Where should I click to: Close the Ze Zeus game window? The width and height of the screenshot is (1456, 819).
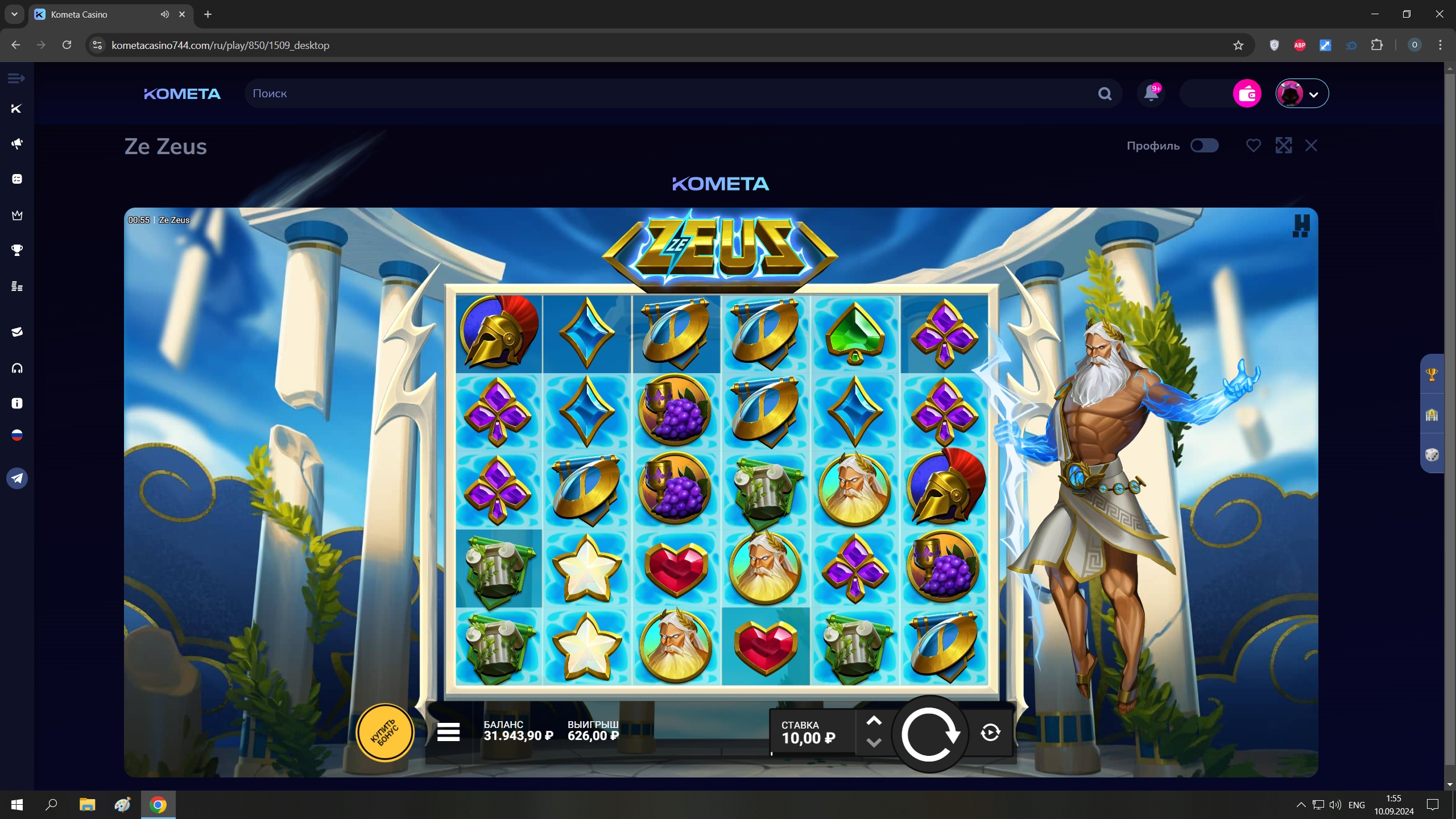(x=1311, y=146)
